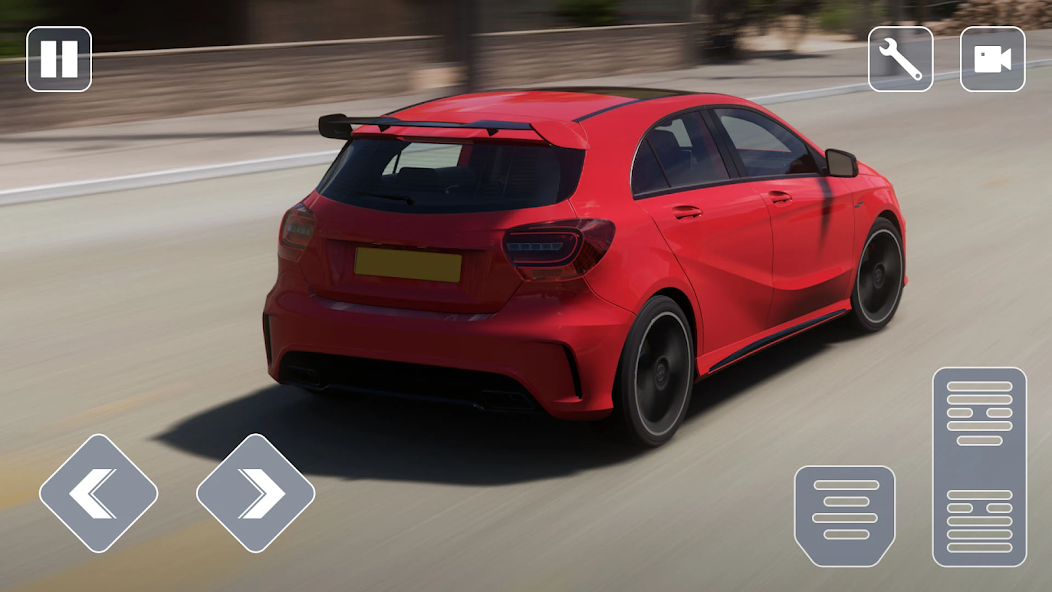Open the wrench settings button

pyautogui.click(x=900, y=59)
